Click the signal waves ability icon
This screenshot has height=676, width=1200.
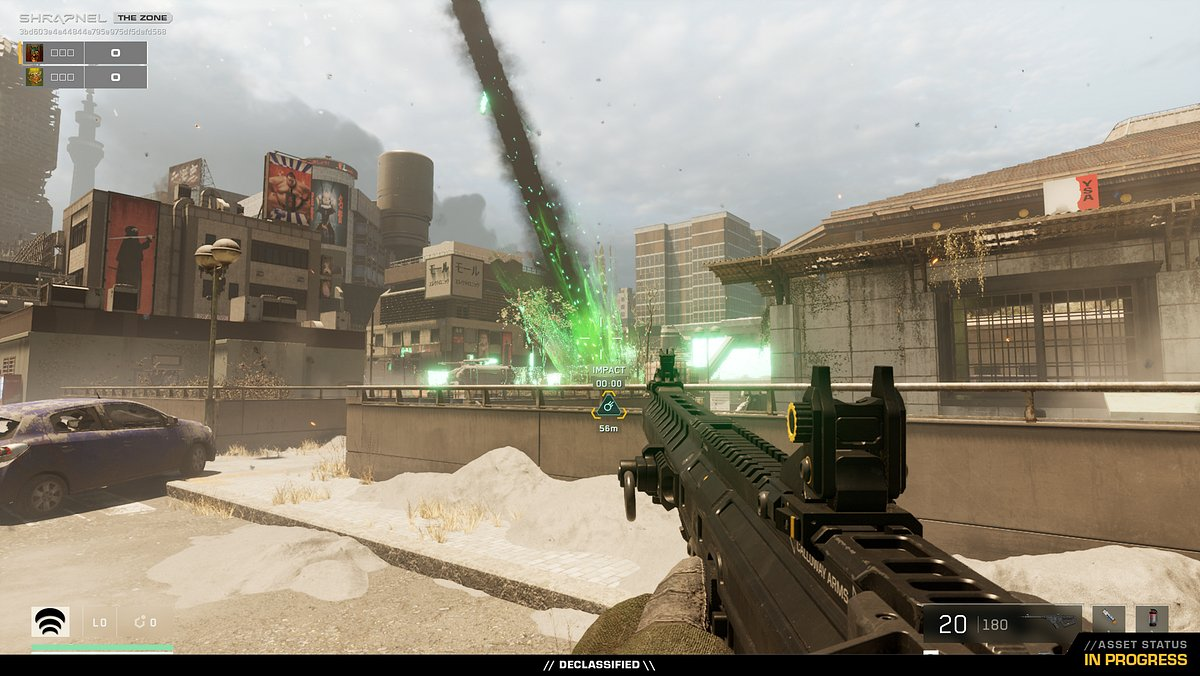[51, 622]
